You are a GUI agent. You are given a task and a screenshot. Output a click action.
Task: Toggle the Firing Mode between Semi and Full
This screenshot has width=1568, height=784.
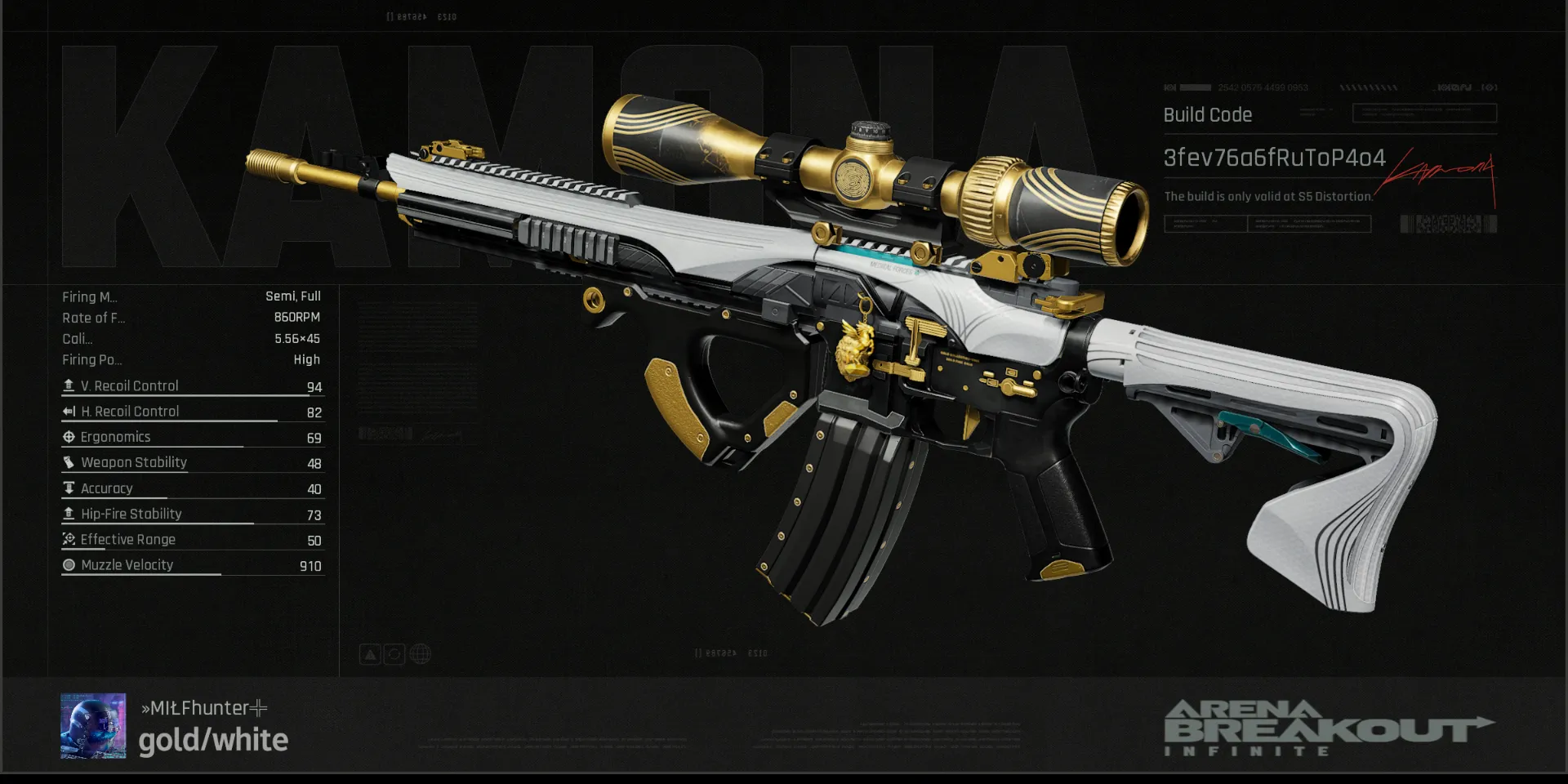292,296
